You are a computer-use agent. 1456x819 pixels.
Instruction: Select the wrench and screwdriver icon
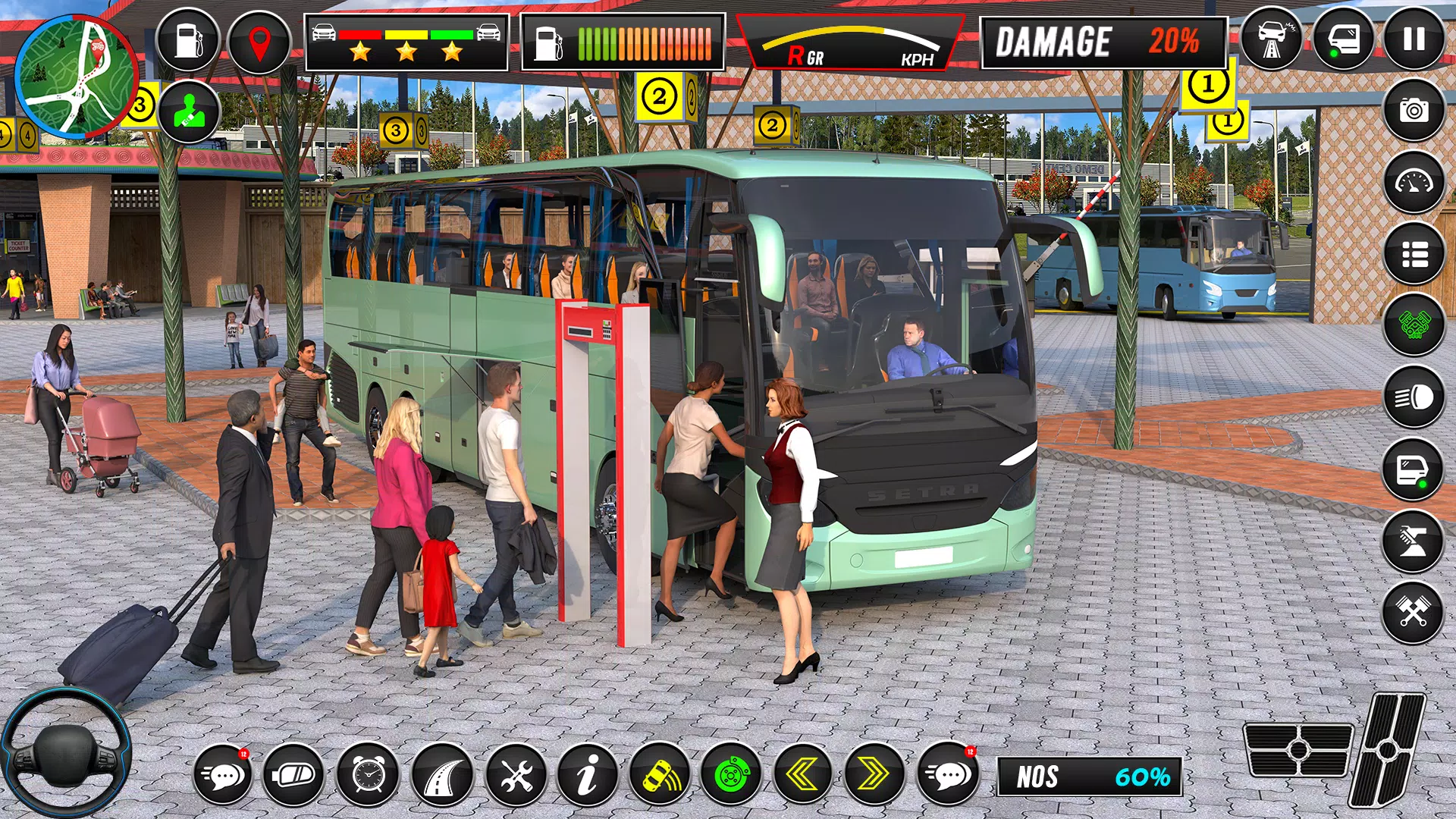point(516,775)
